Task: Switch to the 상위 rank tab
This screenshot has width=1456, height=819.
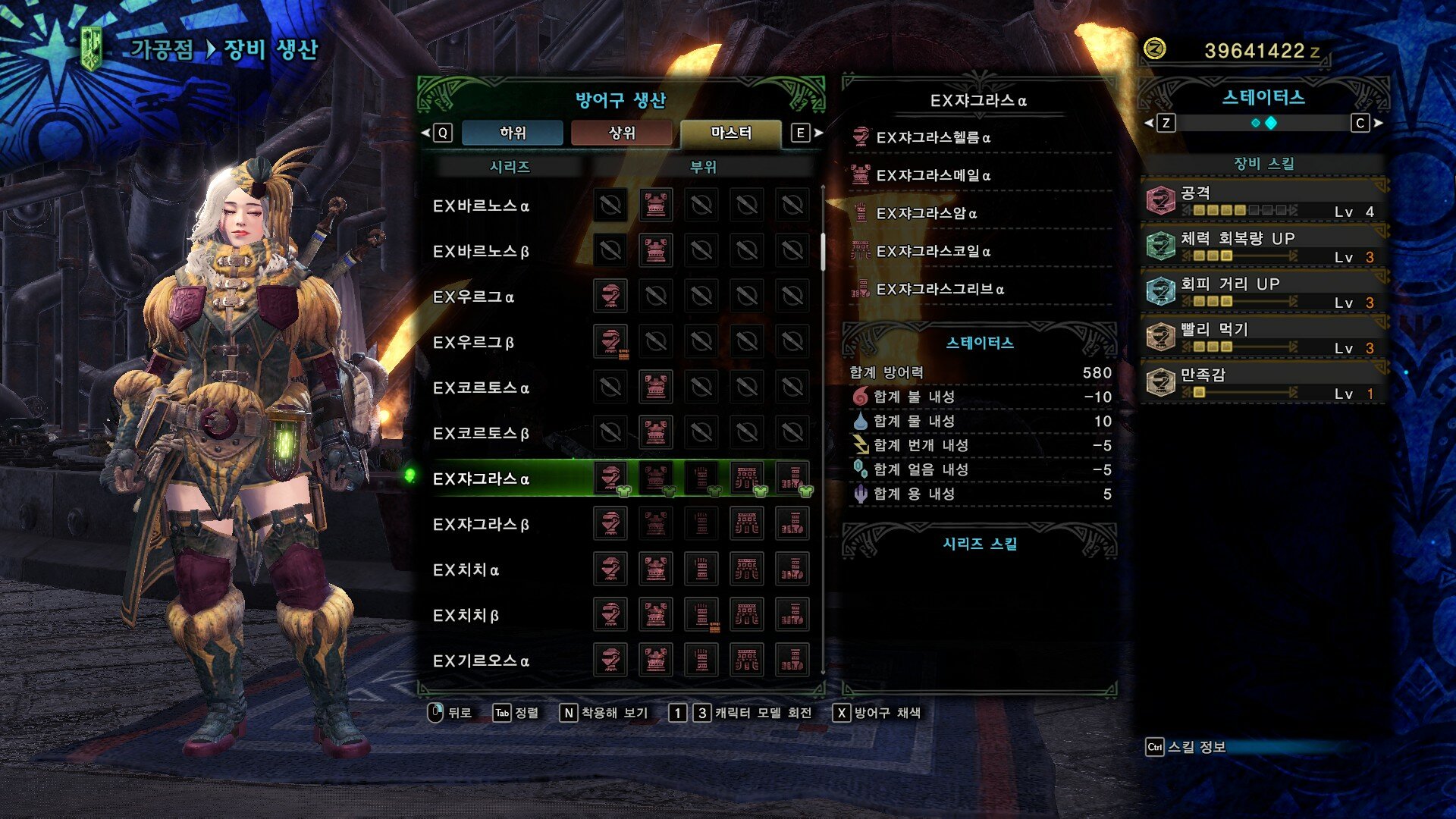Action: click(622, 133)
